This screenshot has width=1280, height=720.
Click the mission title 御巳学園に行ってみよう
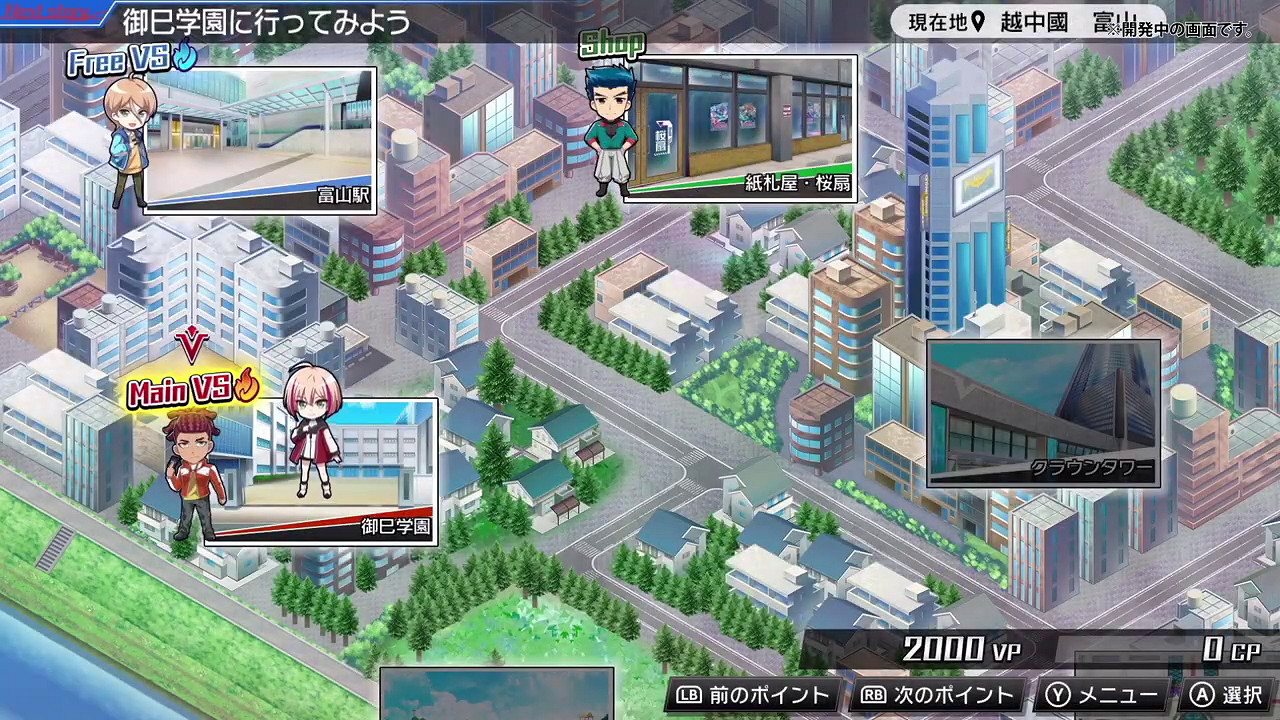tap(265, 18)
